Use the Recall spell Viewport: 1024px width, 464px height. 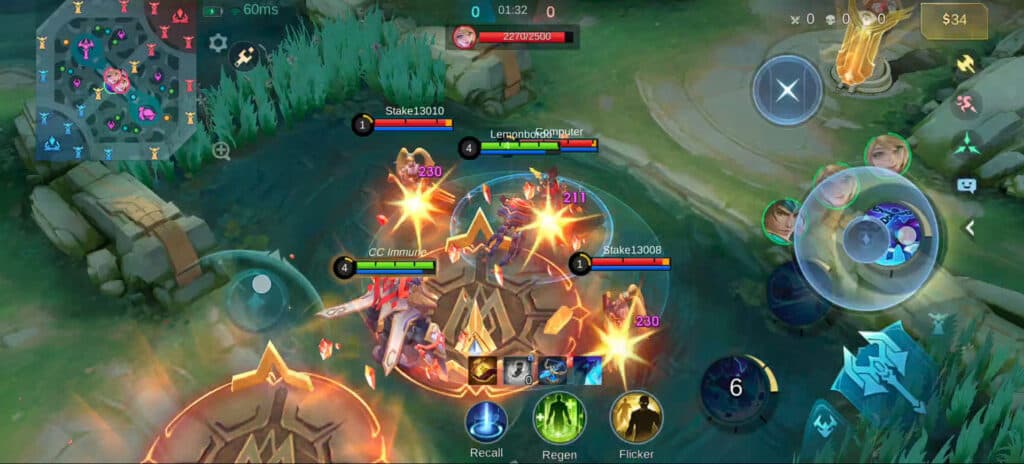(486, 421)
